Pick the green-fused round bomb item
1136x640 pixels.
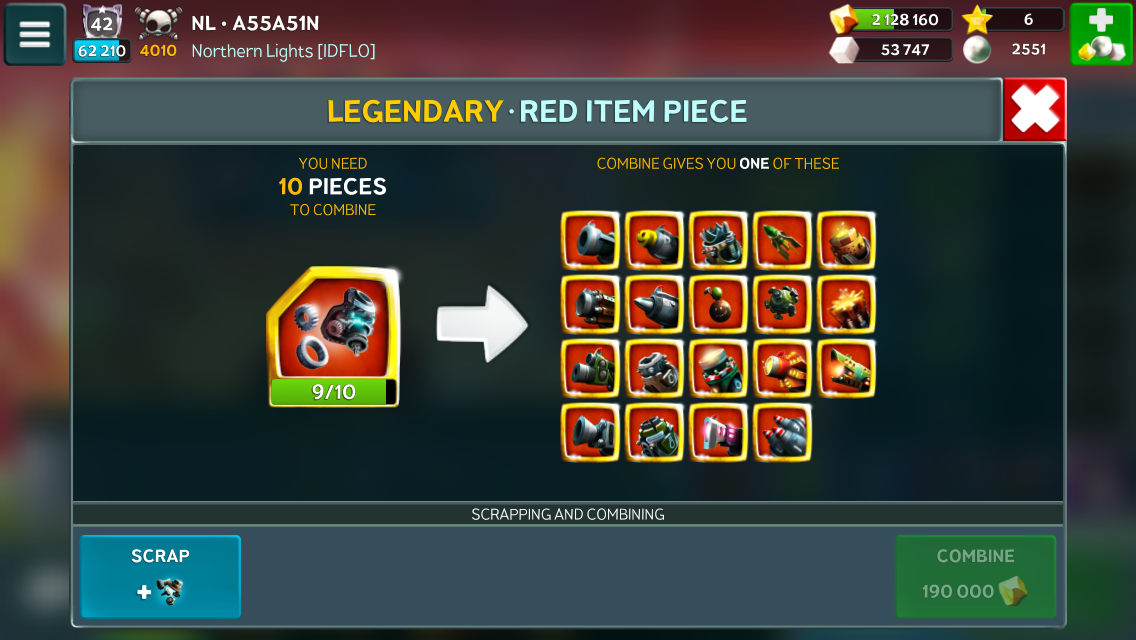[x=718, y=304]
